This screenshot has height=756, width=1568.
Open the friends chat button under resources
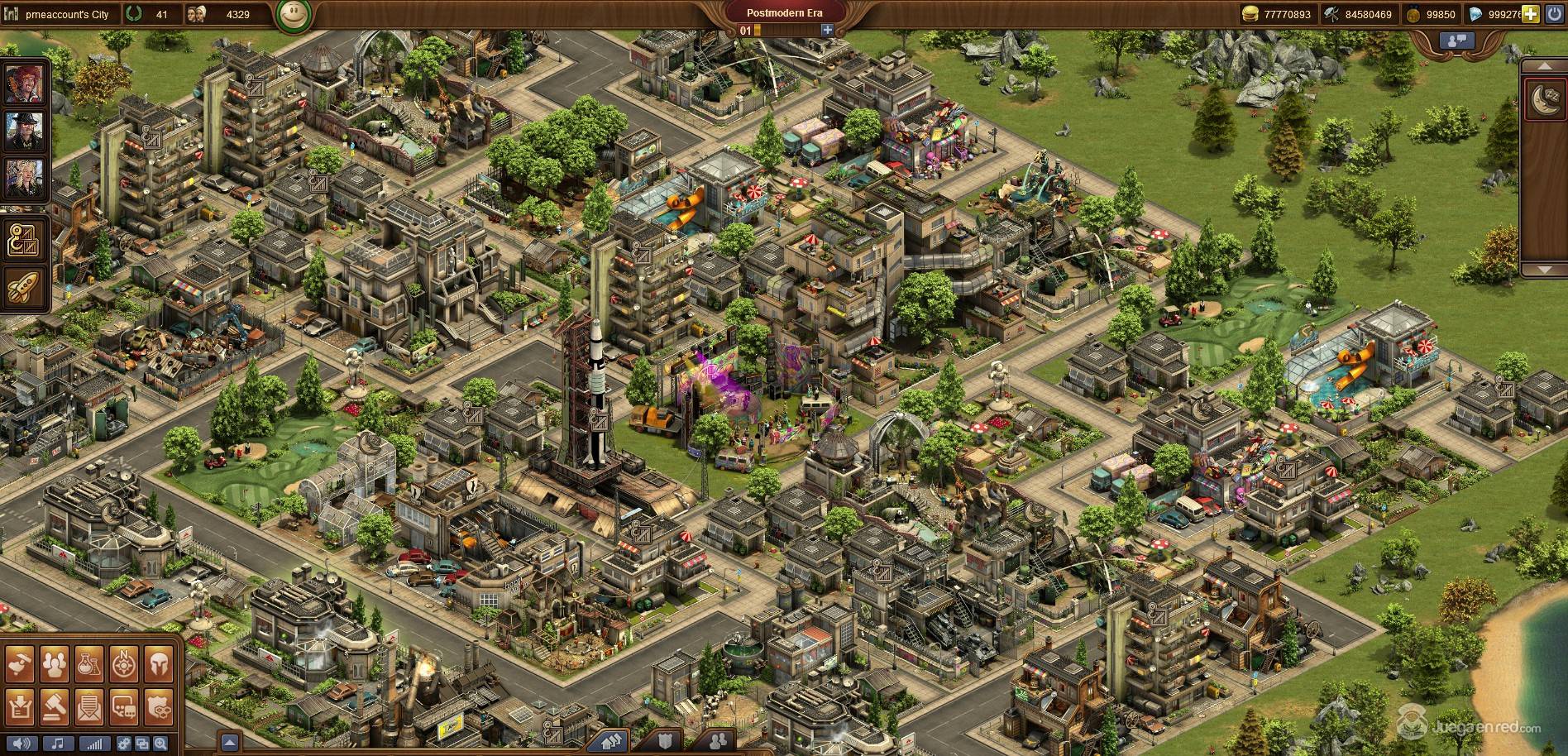tap(1457, 40)
